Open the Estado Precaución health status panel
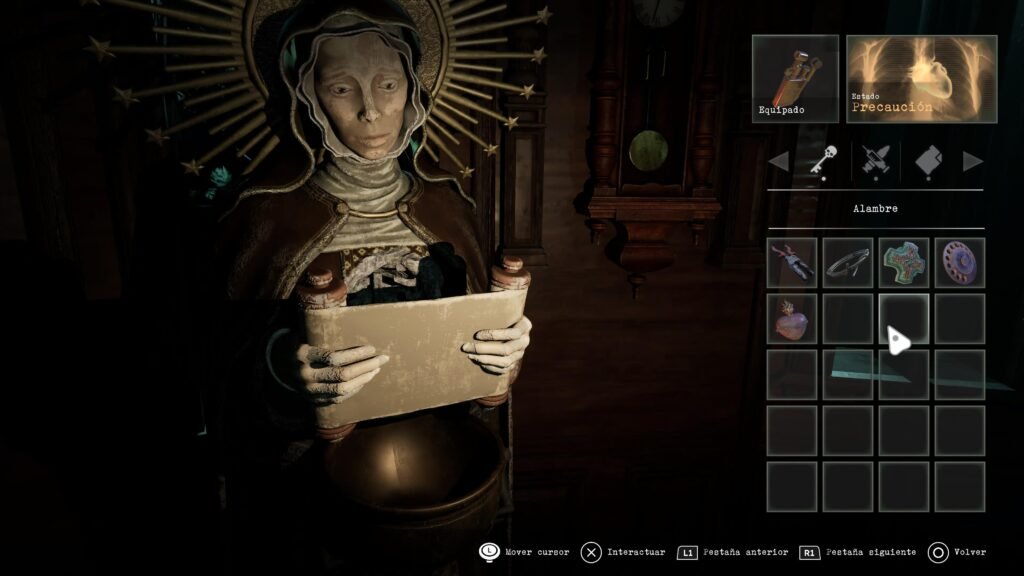1024x576 pixels. (x=921, y=79)
